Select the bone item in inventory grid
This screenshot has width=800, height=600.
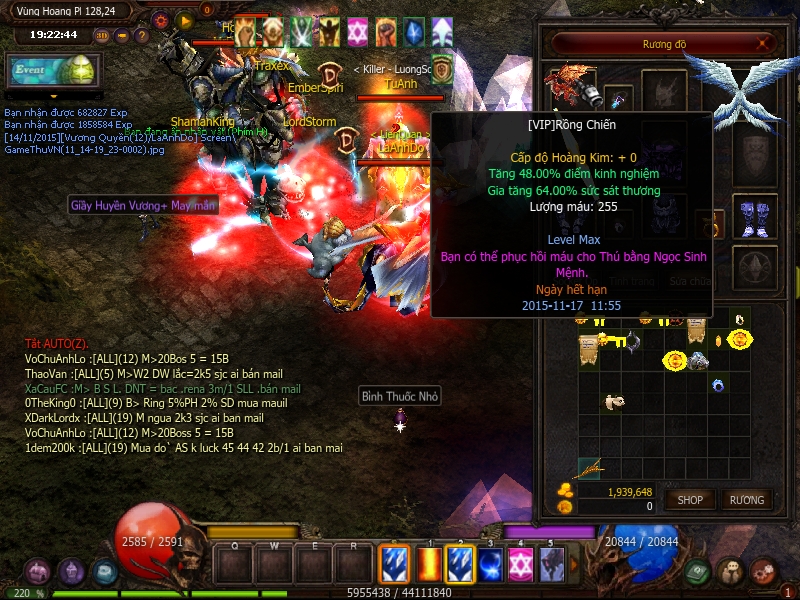tap(615, 403)
